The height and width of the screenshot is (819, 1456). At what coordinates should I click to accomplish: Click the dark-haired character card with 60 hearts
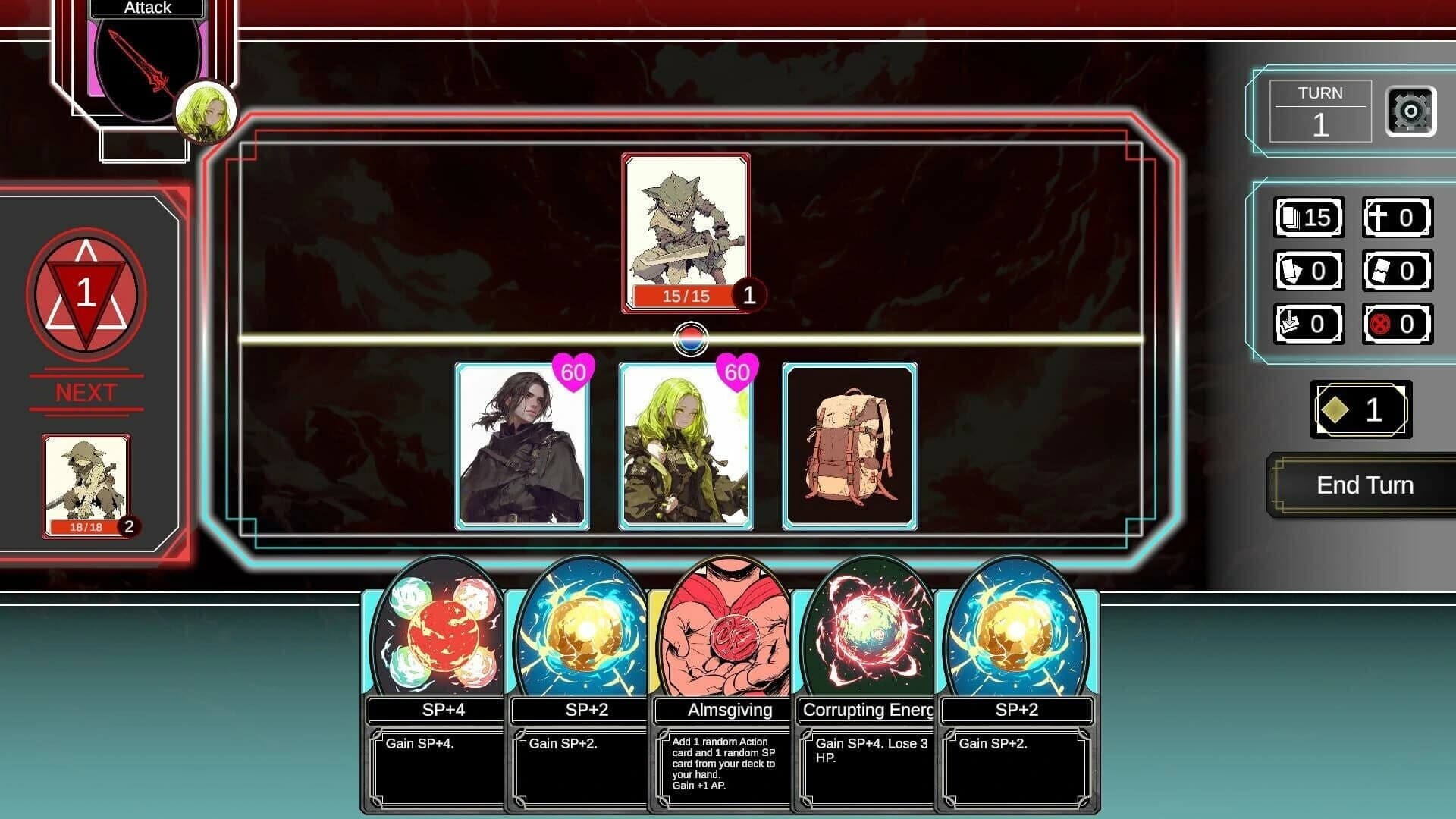click(x=521, y=447)
